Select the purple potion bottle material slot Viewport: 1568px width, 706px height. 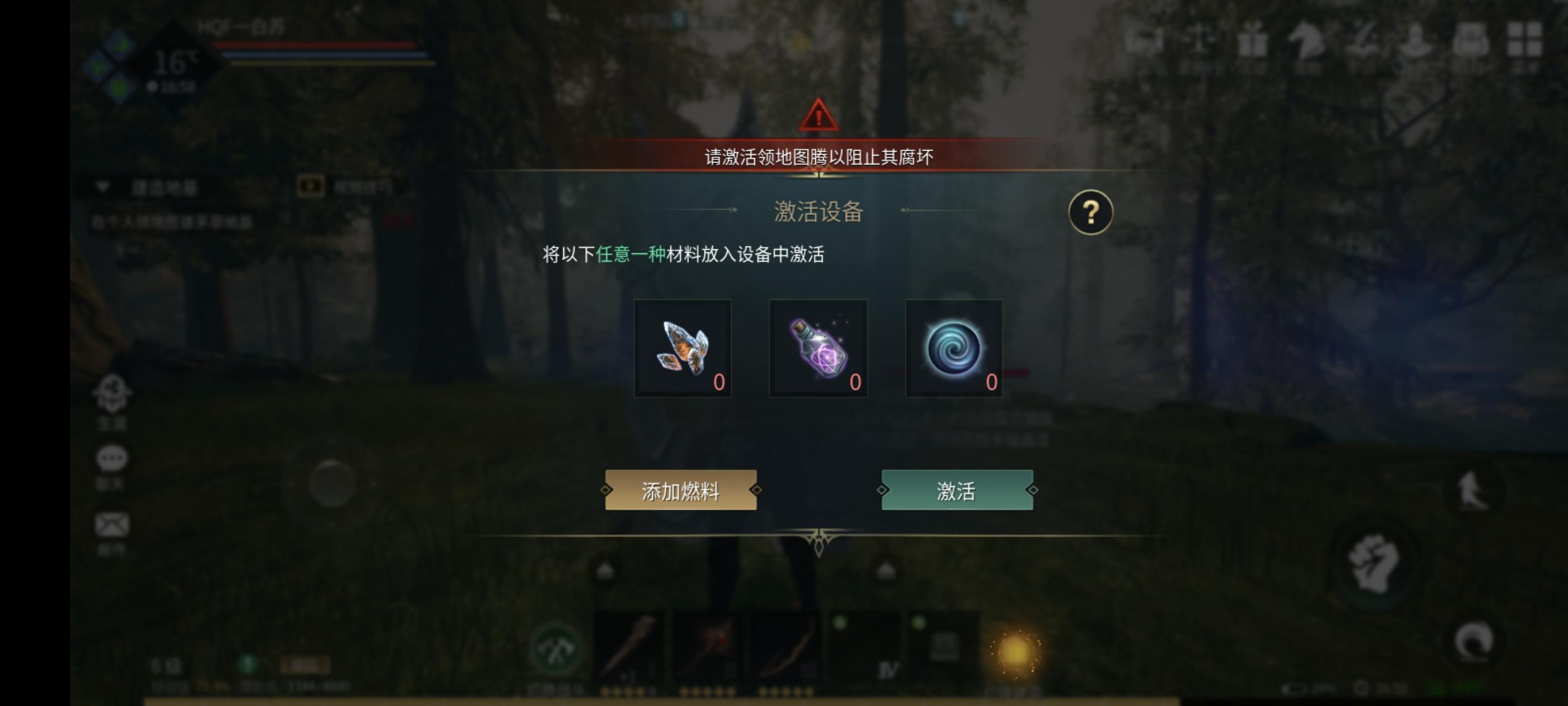pyautogui.click(x=818, y=349)
